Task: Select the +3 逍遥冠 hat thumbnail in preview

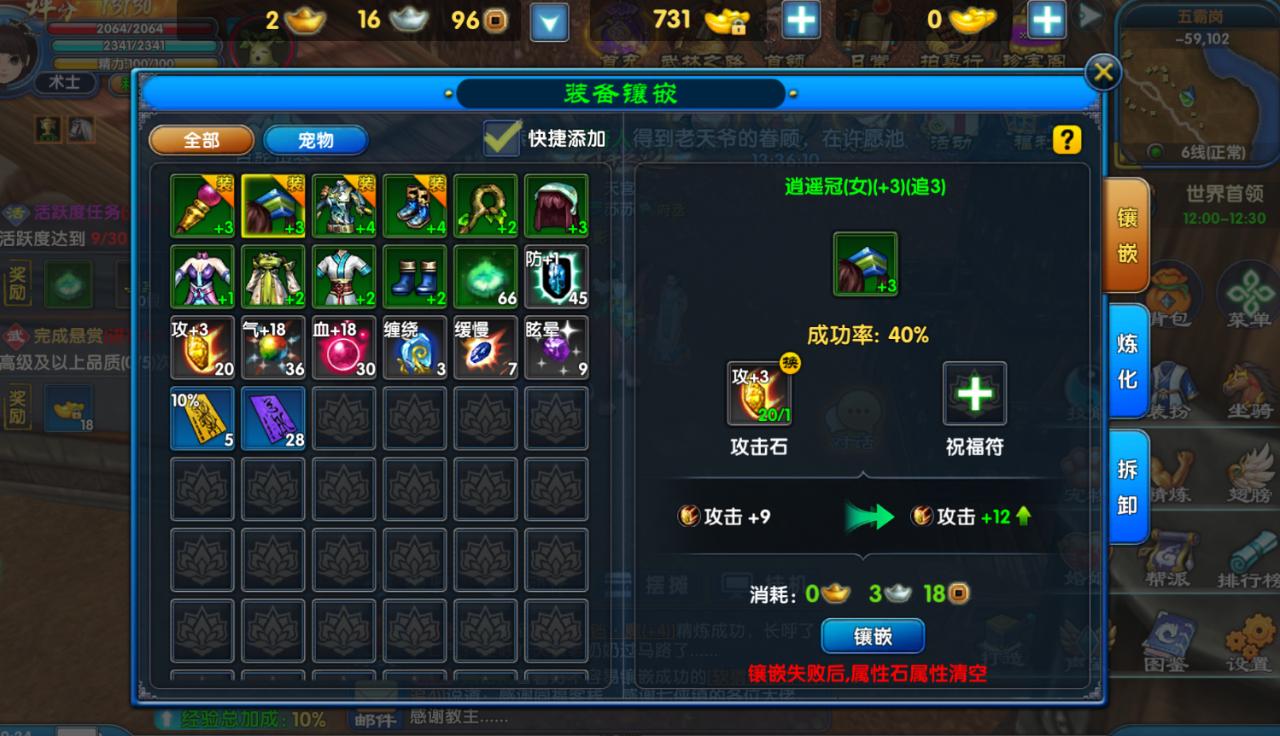Action: tap(866, 266)
